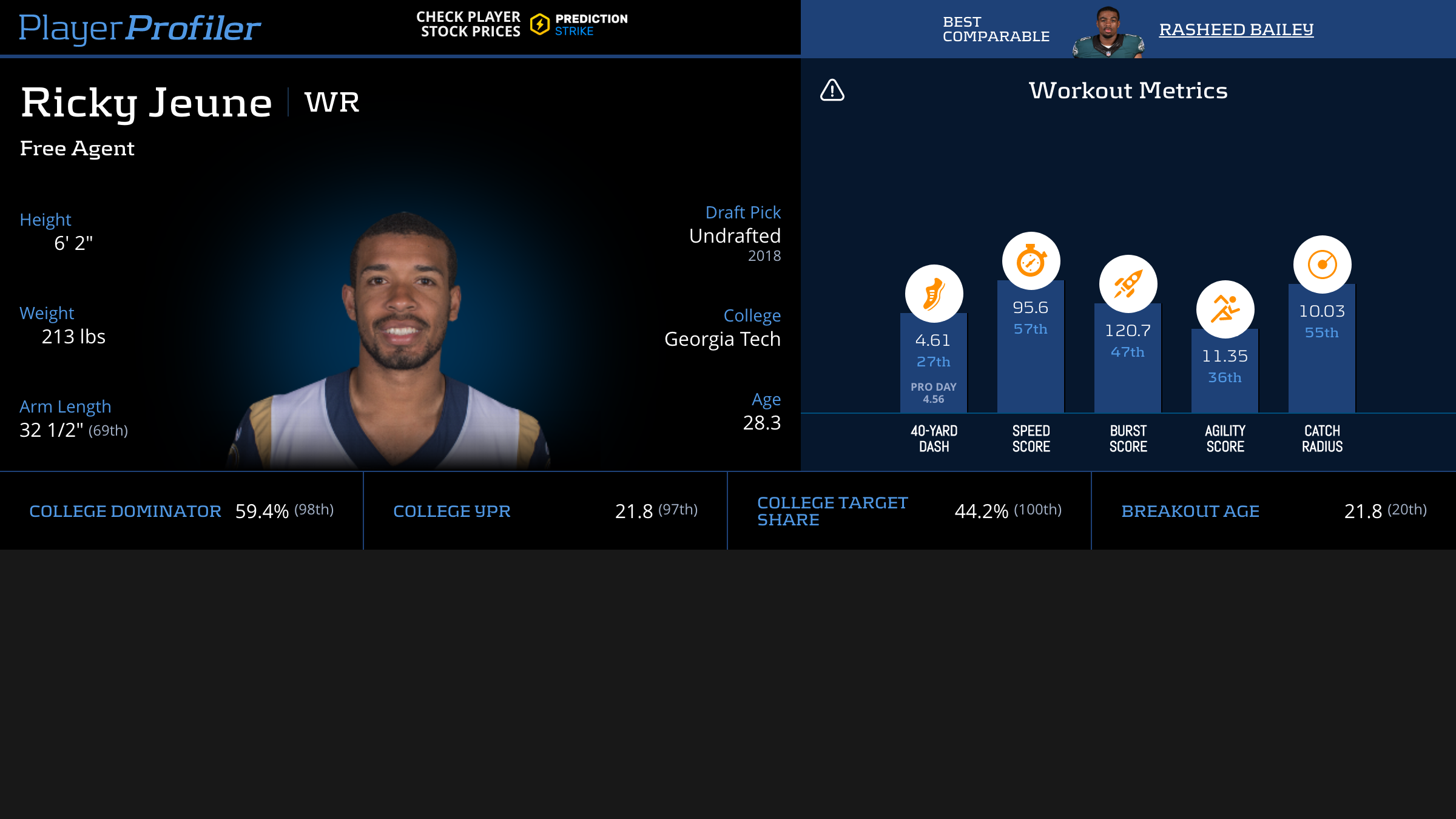1456x819 pixels.
Task: Click the Prediction Strike stock prices banner
Action: 522,25
